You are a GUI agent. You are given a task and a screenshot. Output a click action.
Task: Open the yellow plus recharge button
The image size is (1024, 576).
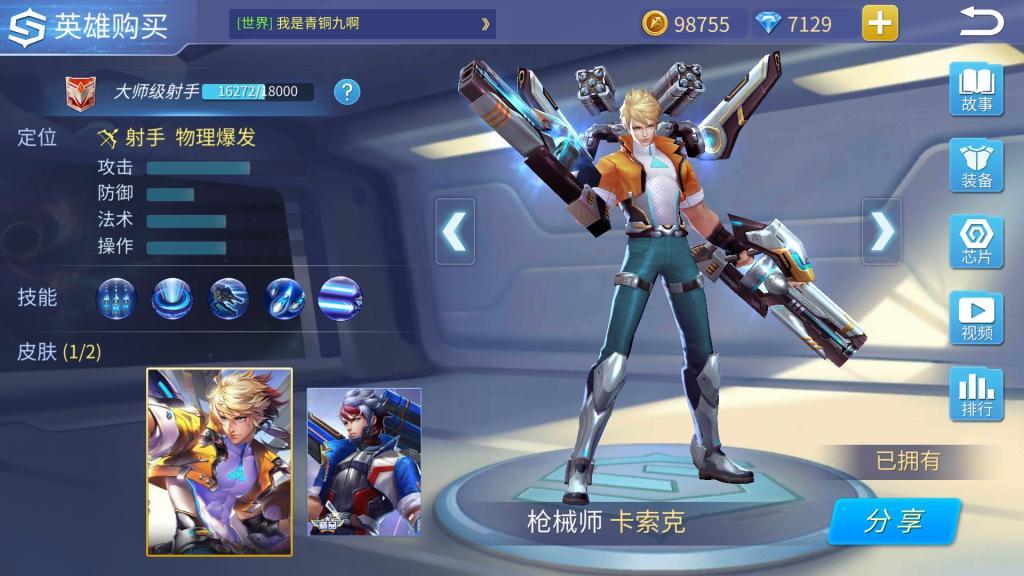pyautogui.click(x=880, y=23)
